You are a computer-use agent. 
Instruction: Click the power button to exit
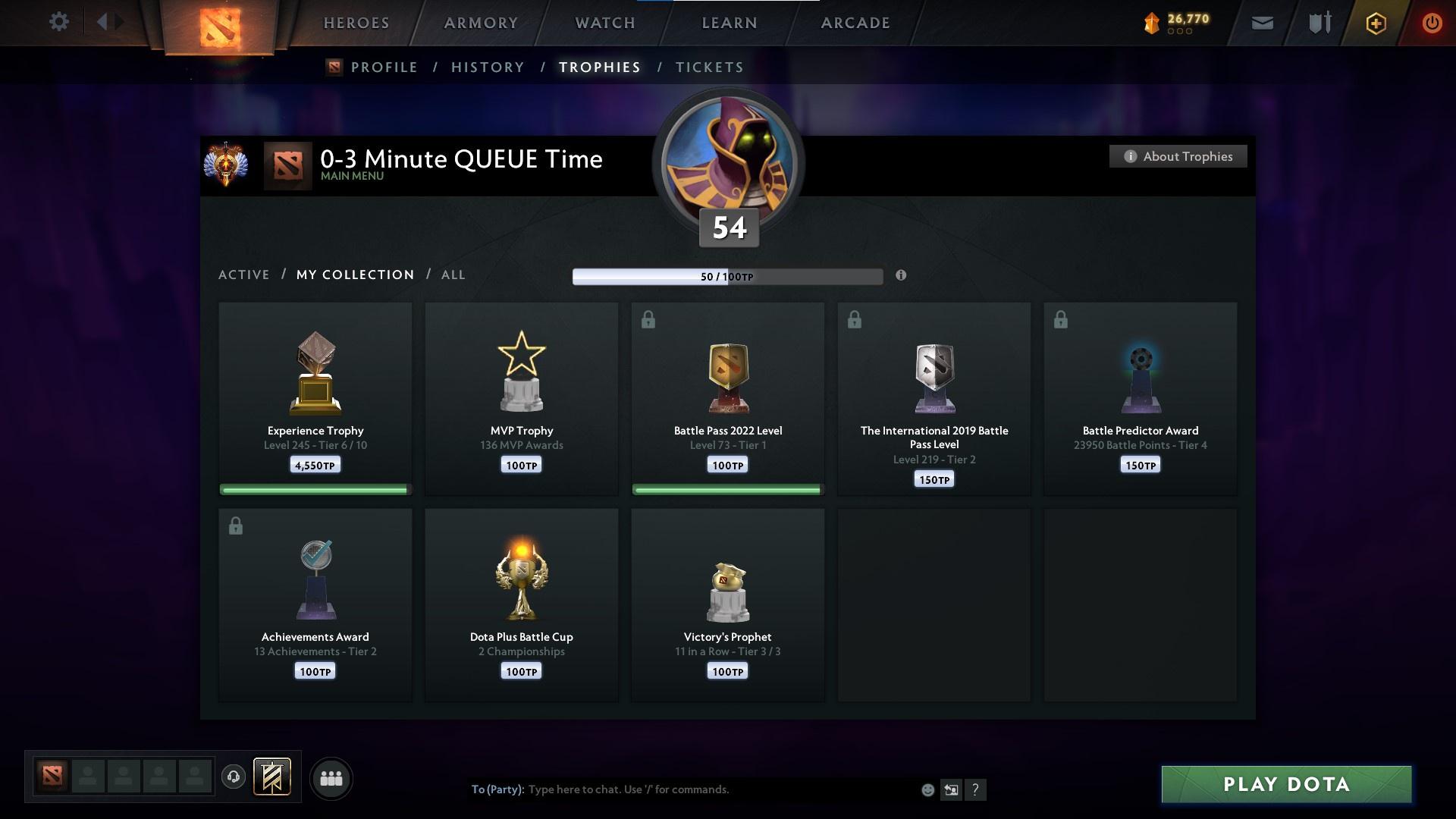[x=1432, y=23]
